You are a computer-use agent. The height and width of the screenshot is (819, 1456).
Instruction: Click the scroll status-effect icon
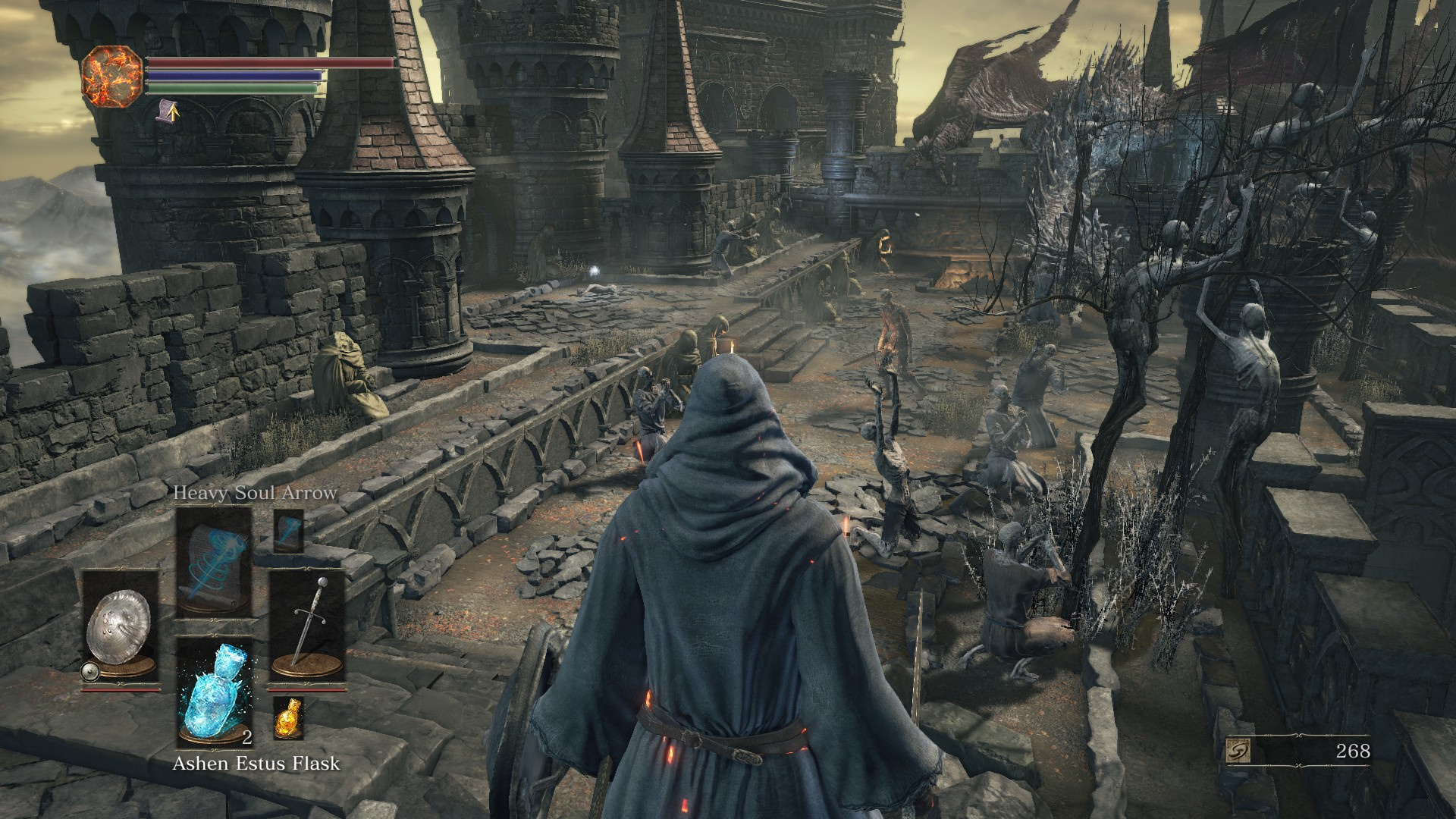pos(168,113)
